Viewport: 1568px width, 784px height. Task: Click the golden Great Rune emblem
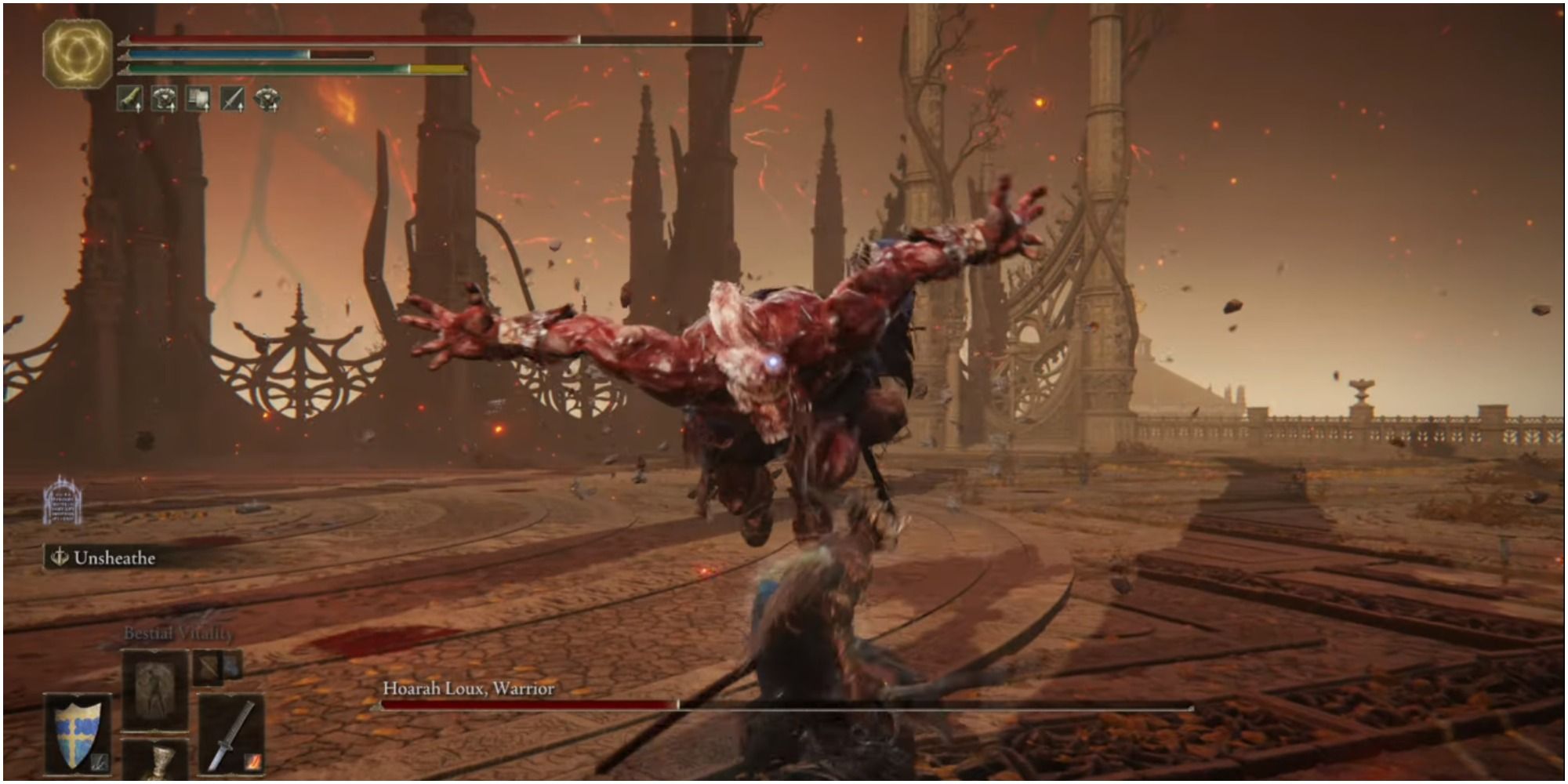point(77,53)
